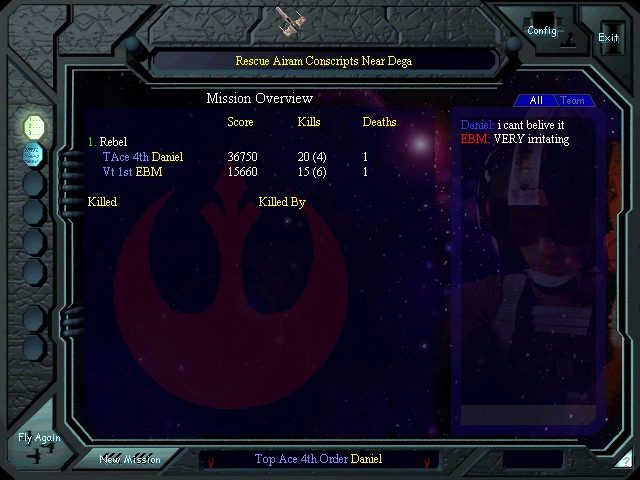Open the question mark help button

pos(626,461)
